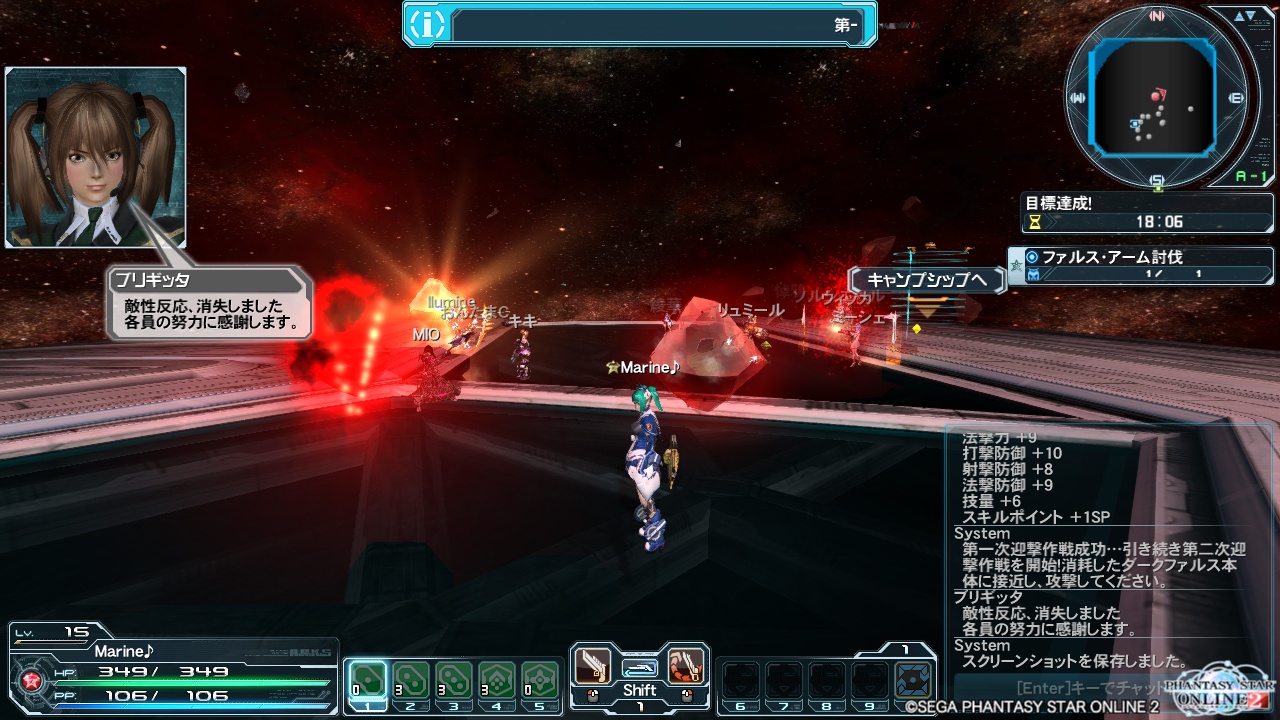Click ブリギッタ's dialogue message box

[x=210, y=304]
